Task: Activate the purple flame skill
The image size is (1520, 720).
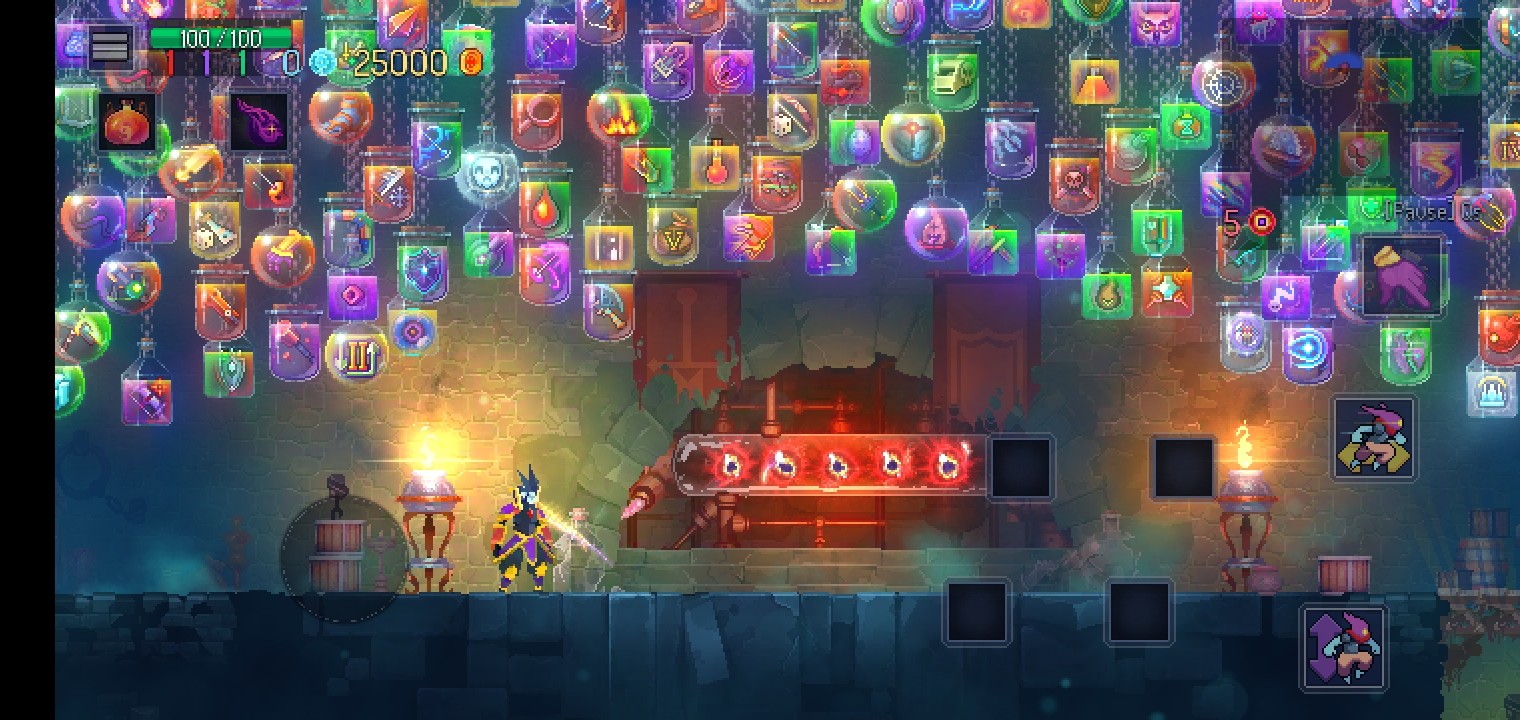Action: tap(259, 123)
